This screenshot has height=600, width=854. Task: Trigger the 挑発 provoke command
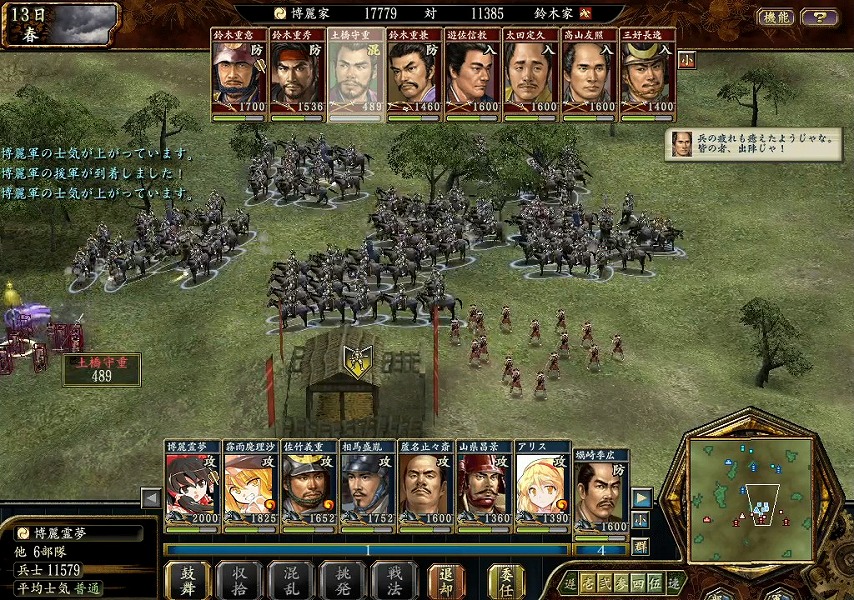click(x=342, y=580)
